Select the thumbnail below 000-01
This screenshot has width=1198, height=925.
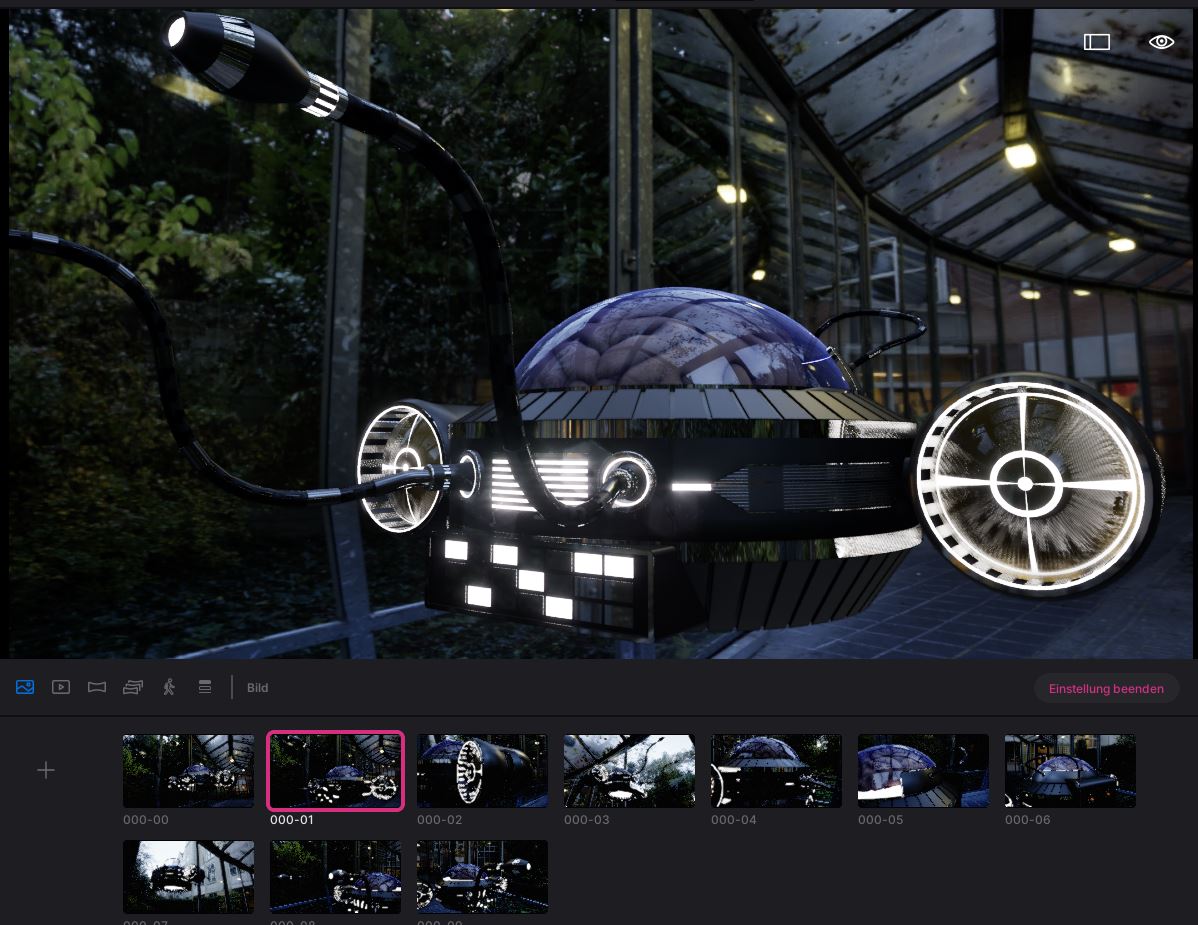335,877
